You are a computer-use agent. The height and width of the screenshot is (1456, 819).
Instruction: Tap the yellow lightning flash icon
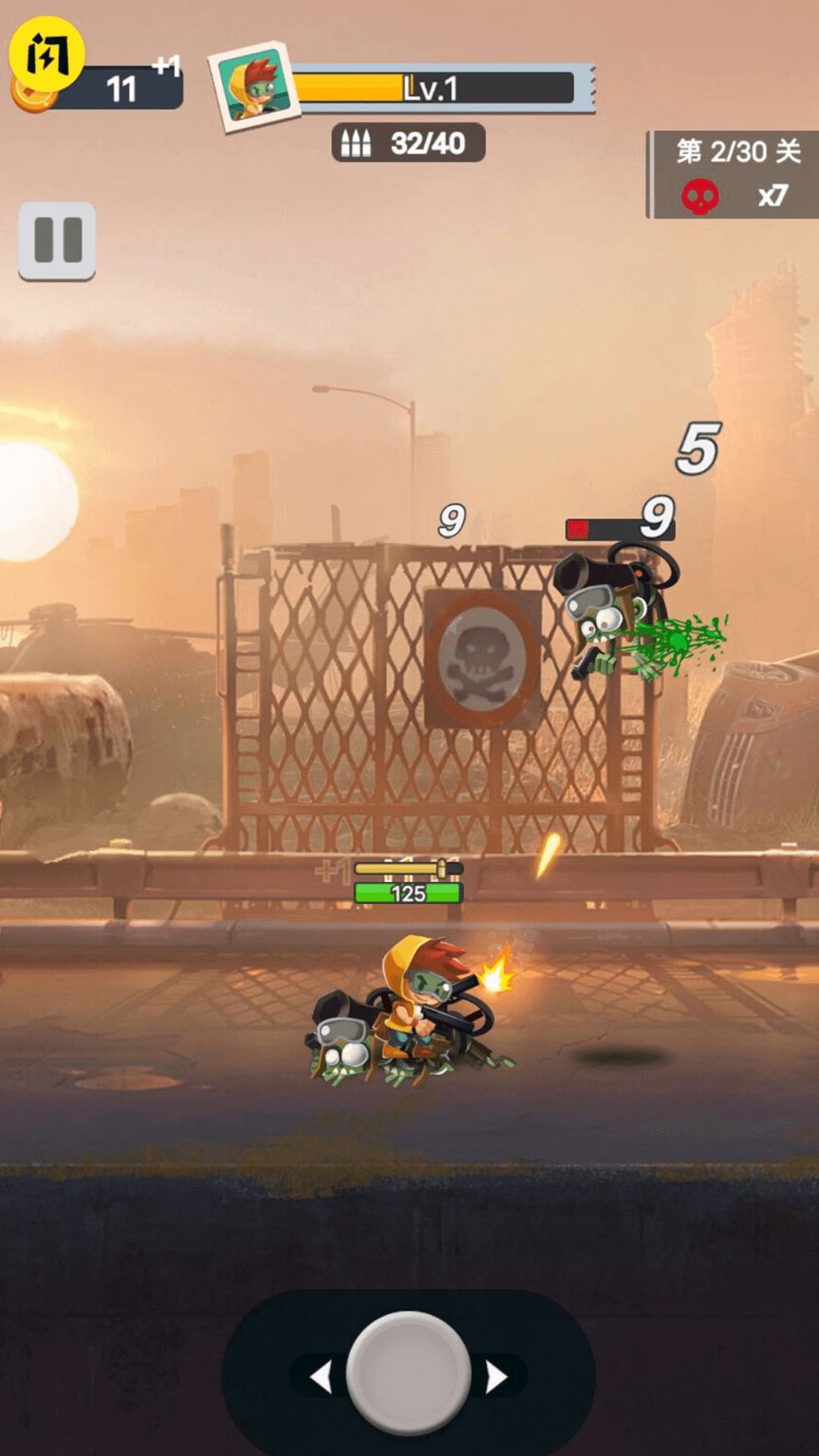46,55
